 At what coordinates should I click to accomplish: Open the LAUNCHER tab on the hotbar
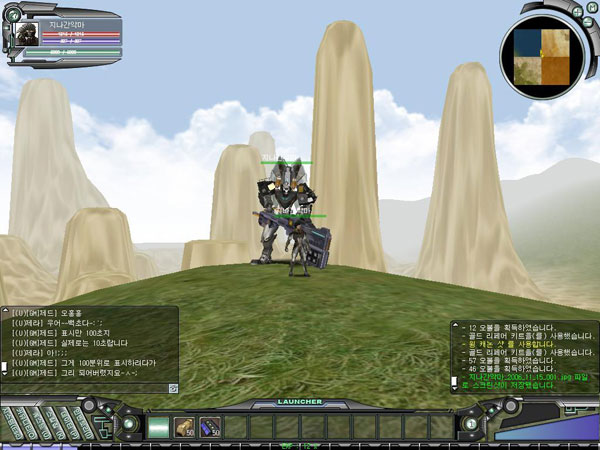pyautogui.click(x=301, y=402)
